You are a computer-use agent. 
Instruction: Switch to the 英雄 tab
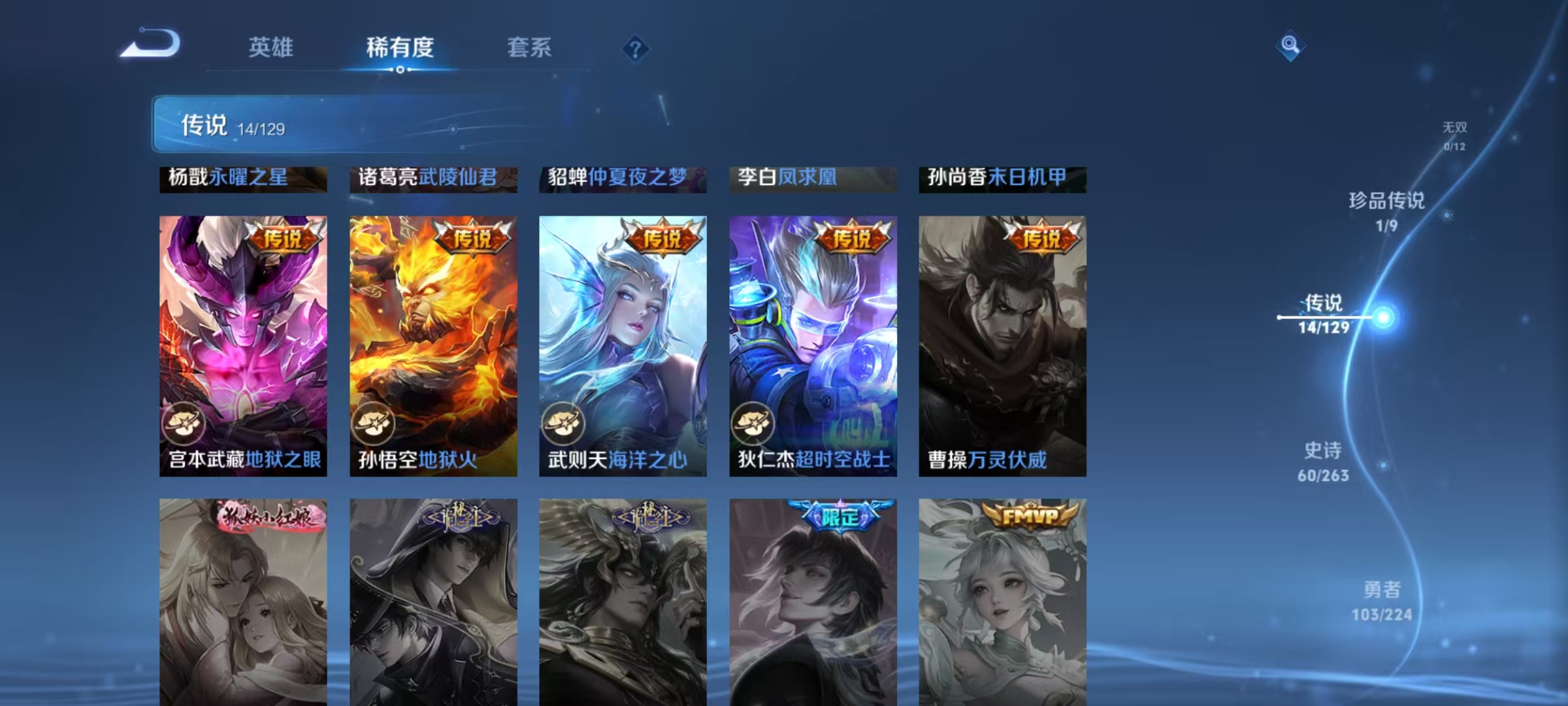(x=270, y=48)
